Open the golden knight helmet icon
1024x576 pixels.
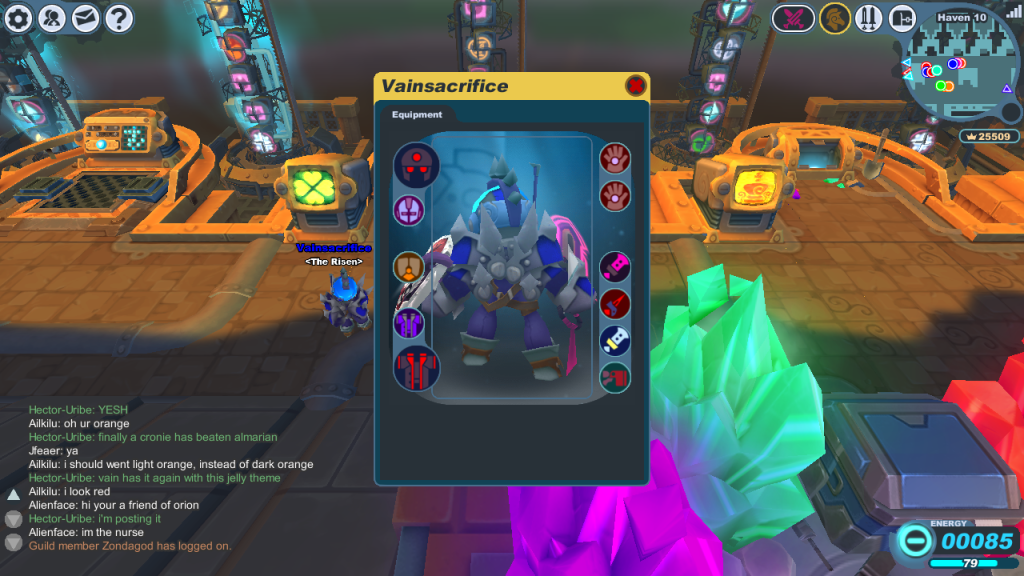(833, 18)
